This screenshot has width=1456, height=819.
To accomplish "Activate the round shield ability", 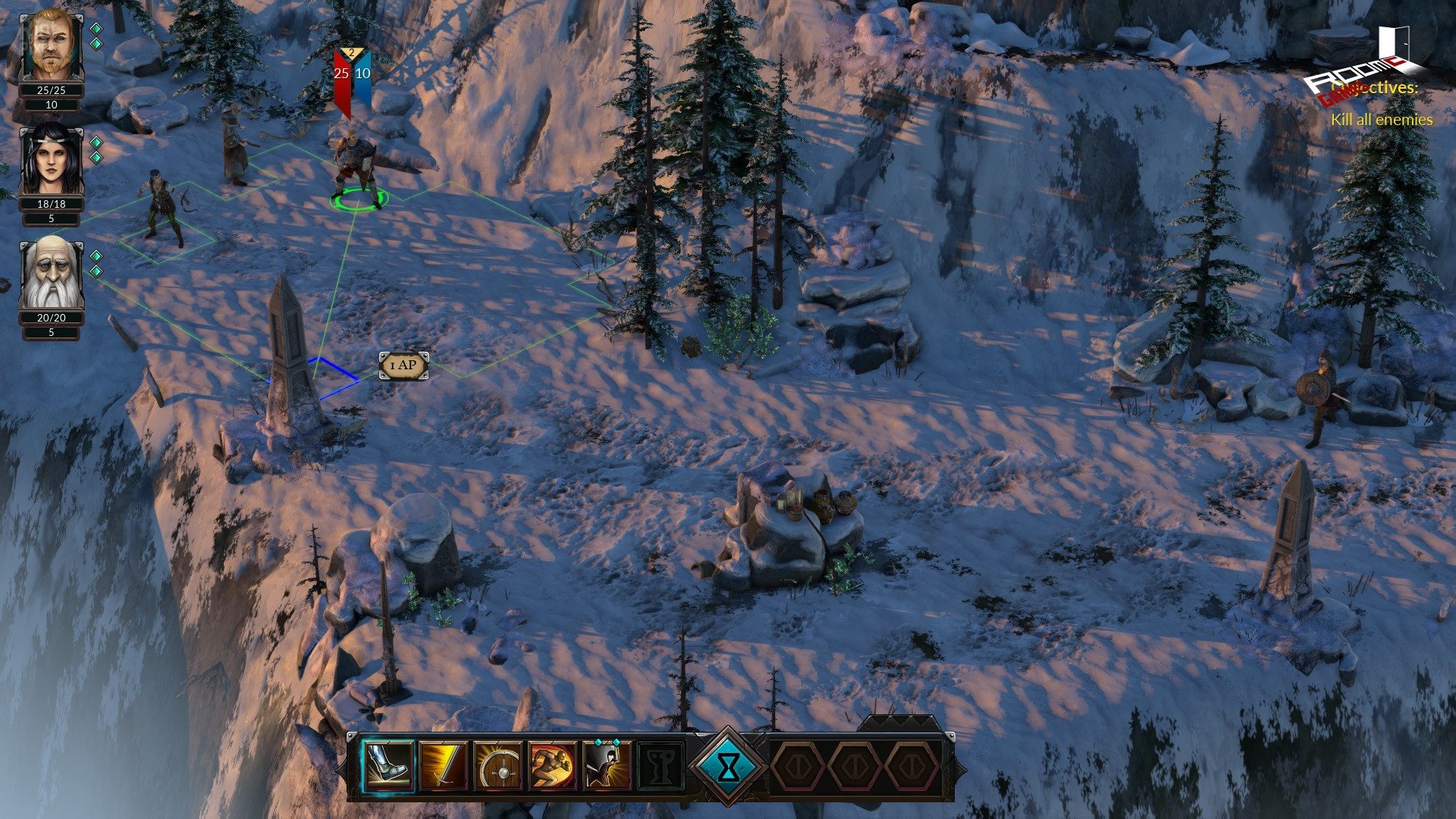I will pyautogui.click(x=498, y=766).
